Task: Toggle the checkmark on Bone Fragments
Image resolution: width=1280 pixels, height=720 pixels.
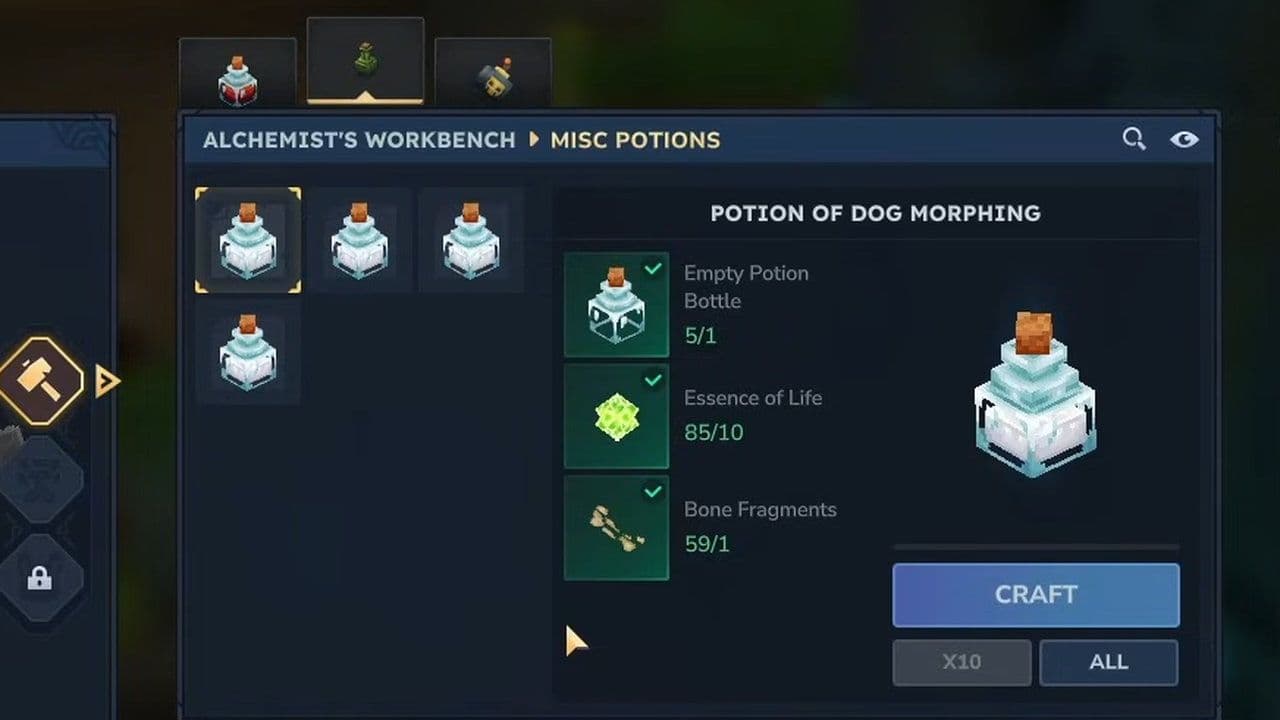Action: [655, 491]
